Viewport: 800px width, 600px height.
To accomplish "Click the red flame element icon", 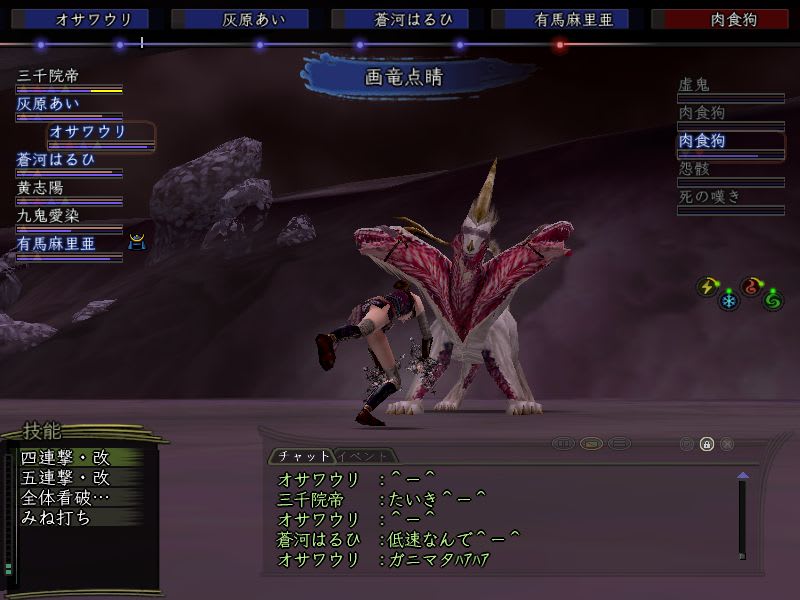I will tap(751, 287).
